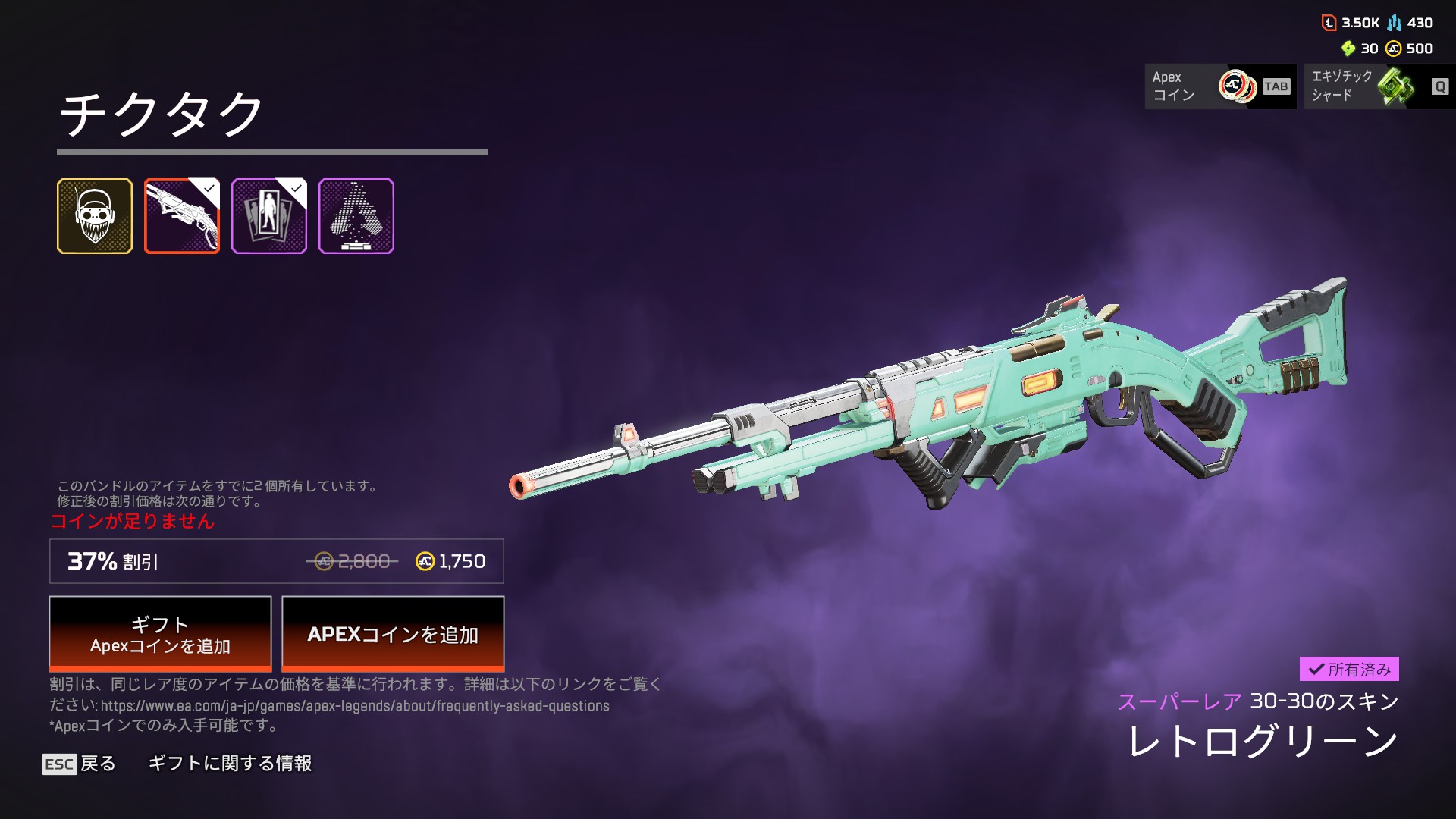The width and height of the screenshot is (1456, 819).
Task: Click the ギフト gift button
Action: pos(160,634)
